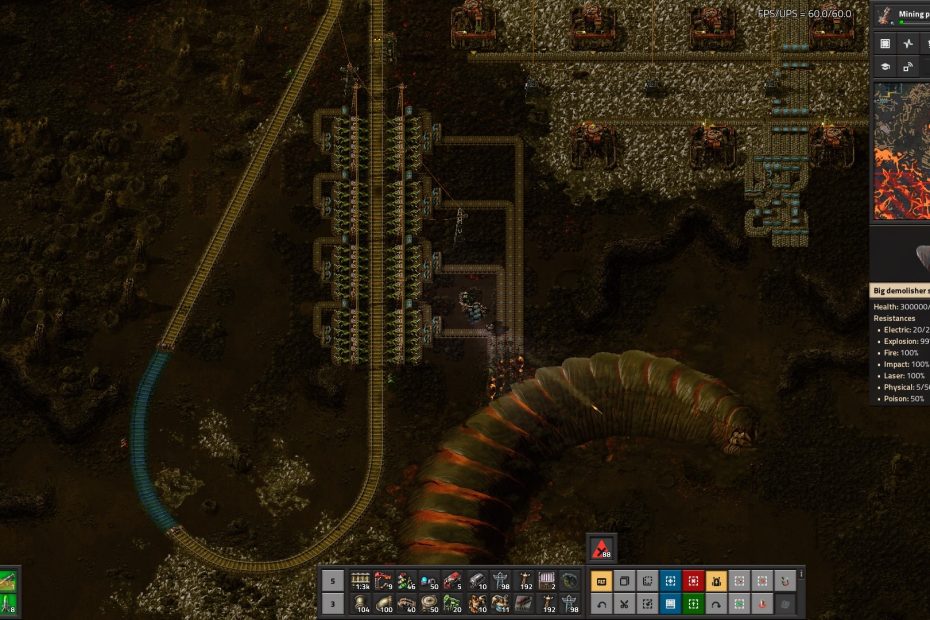Image resolution: width=930 pixels, height=620 pixels.
Task: Activate the red deconstruction planner tool
Action: click(693, 580)
